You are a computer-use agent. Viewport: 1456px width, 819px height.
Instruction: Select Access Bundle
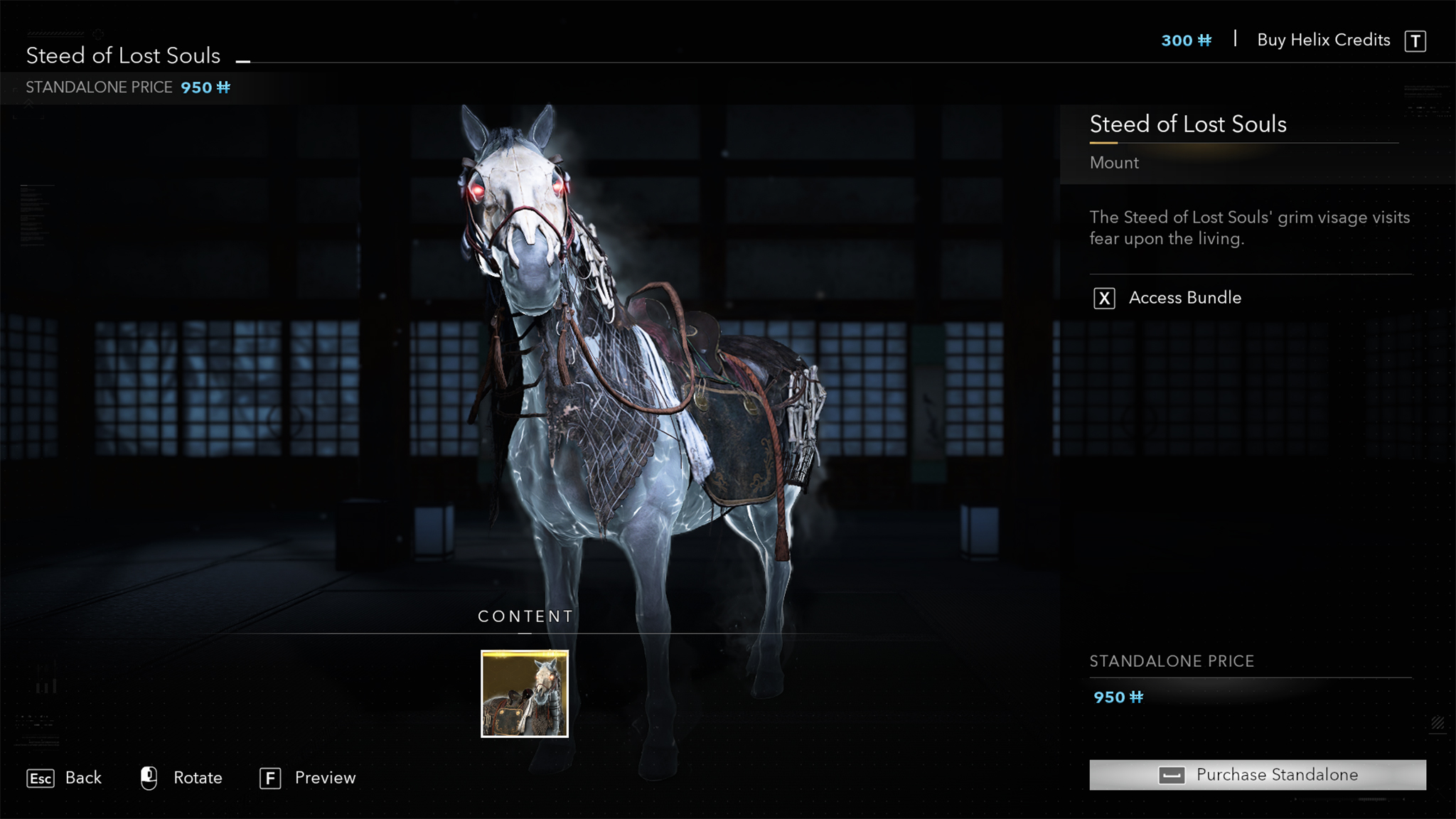pos(1185,298)
